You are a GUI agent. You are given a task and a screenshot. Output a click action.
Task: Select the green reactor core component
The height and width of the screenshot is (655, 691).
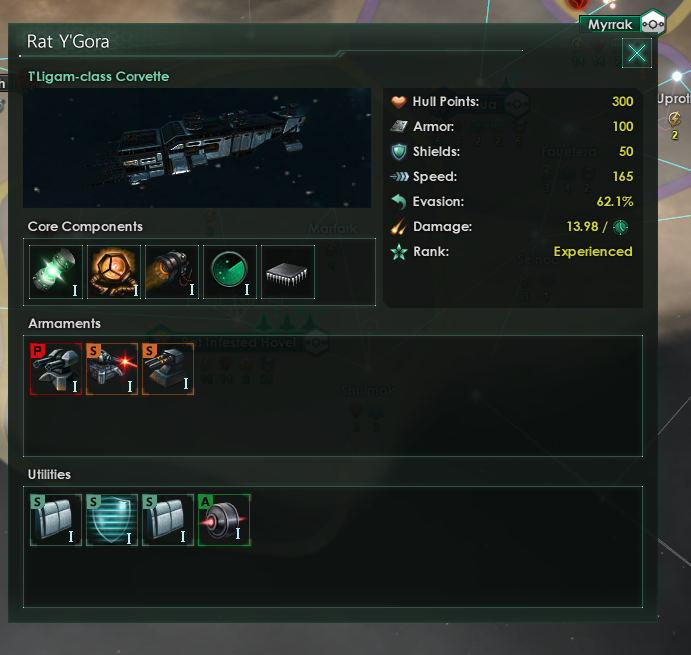click(56, 272)
